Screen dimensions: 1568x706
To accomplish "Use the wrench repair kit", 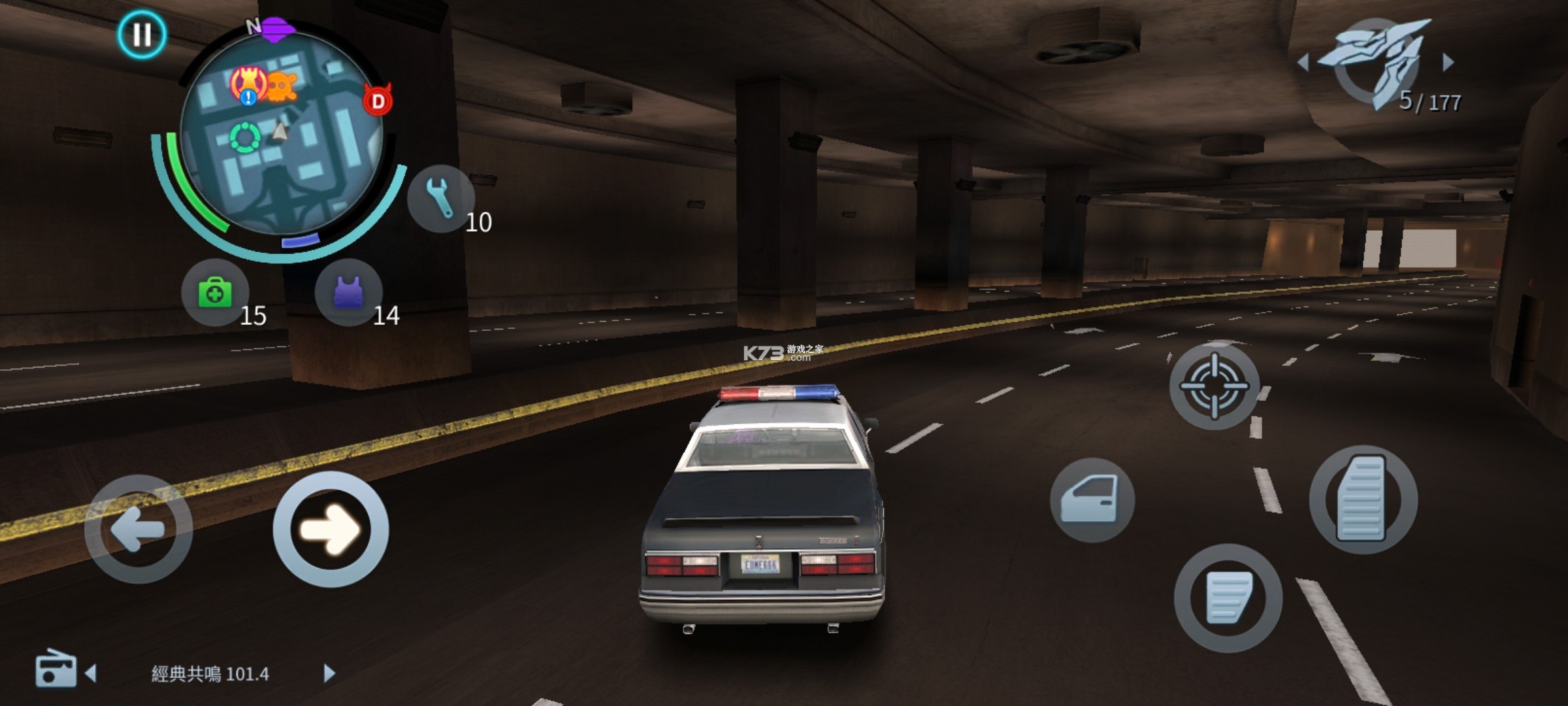I will click(440, 198).
